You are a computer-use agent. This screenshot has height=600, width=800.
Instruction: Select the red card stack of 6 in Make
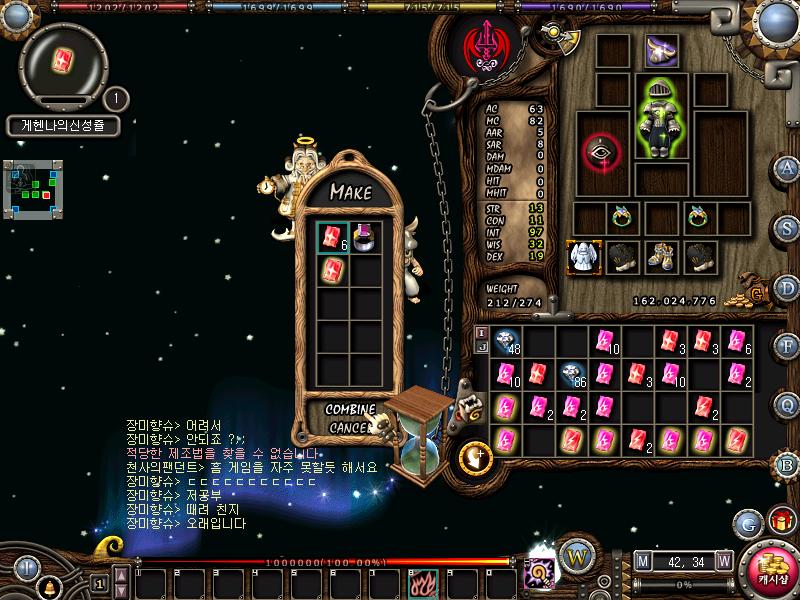(331, 236)
